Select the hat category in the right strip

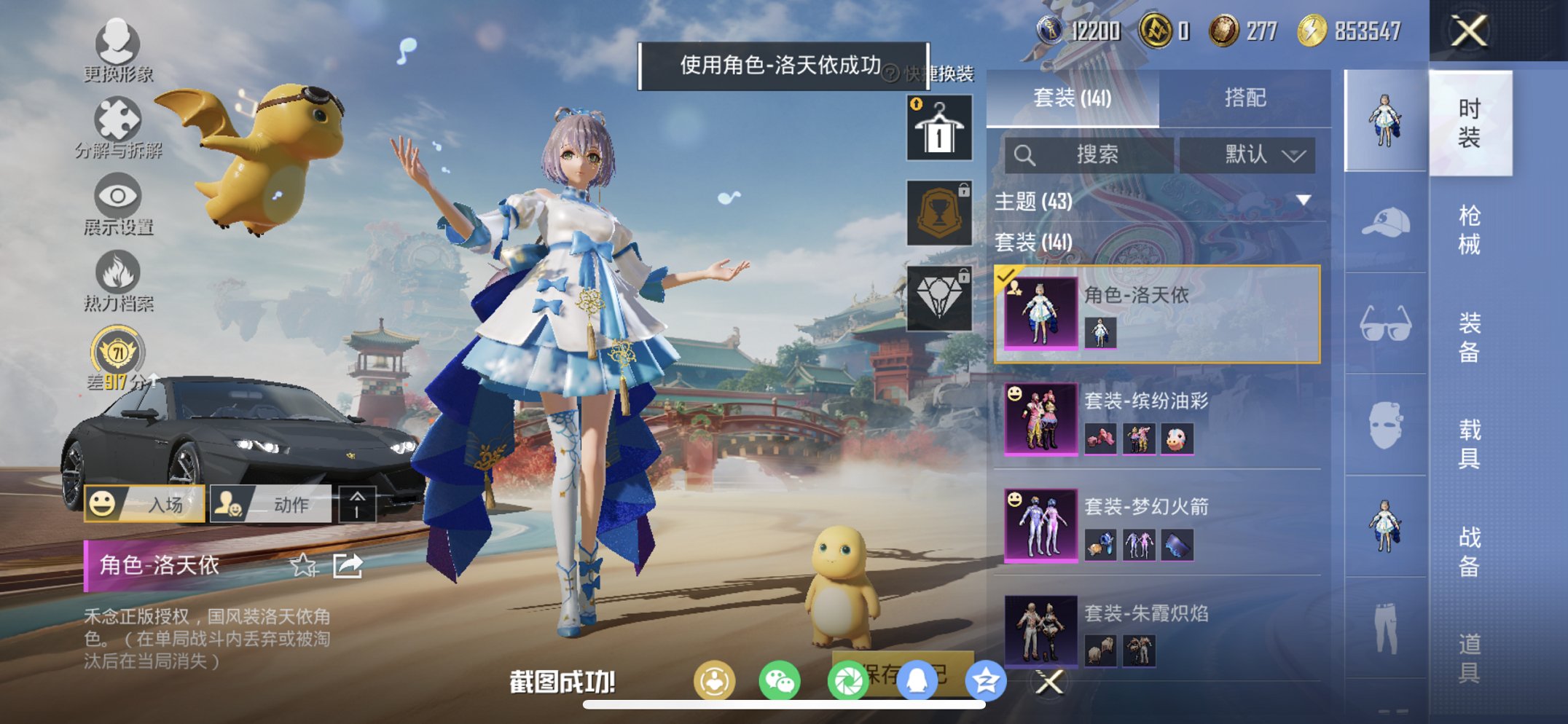[x=1384, y=222]
